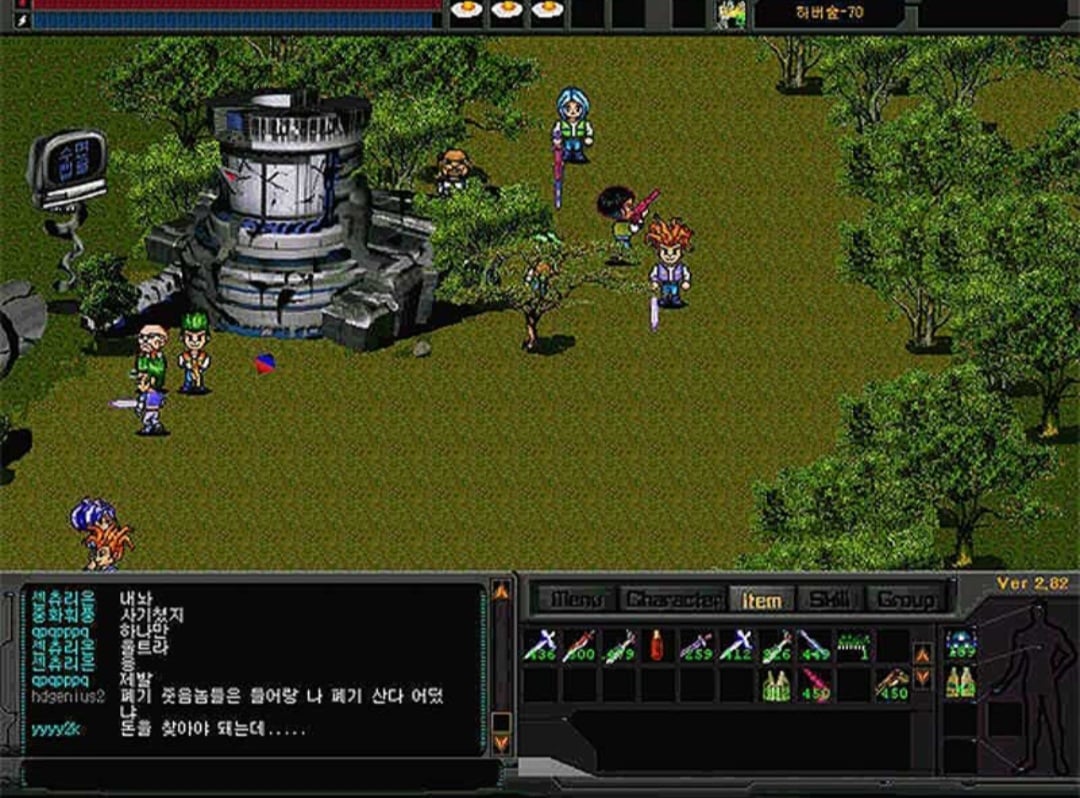This screenshot has height=798, width=1080.
Task: Click the character portrait icon in top bar
Action: 731,13
